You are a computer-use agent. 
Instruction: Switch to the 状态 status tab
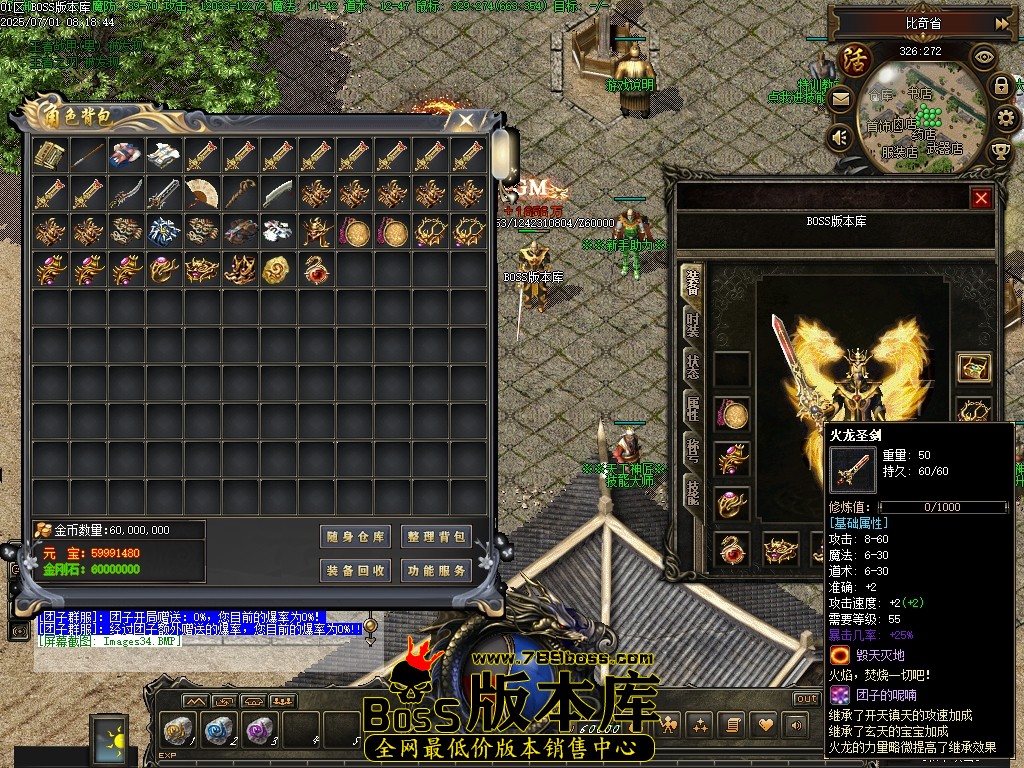coord(692,365)
